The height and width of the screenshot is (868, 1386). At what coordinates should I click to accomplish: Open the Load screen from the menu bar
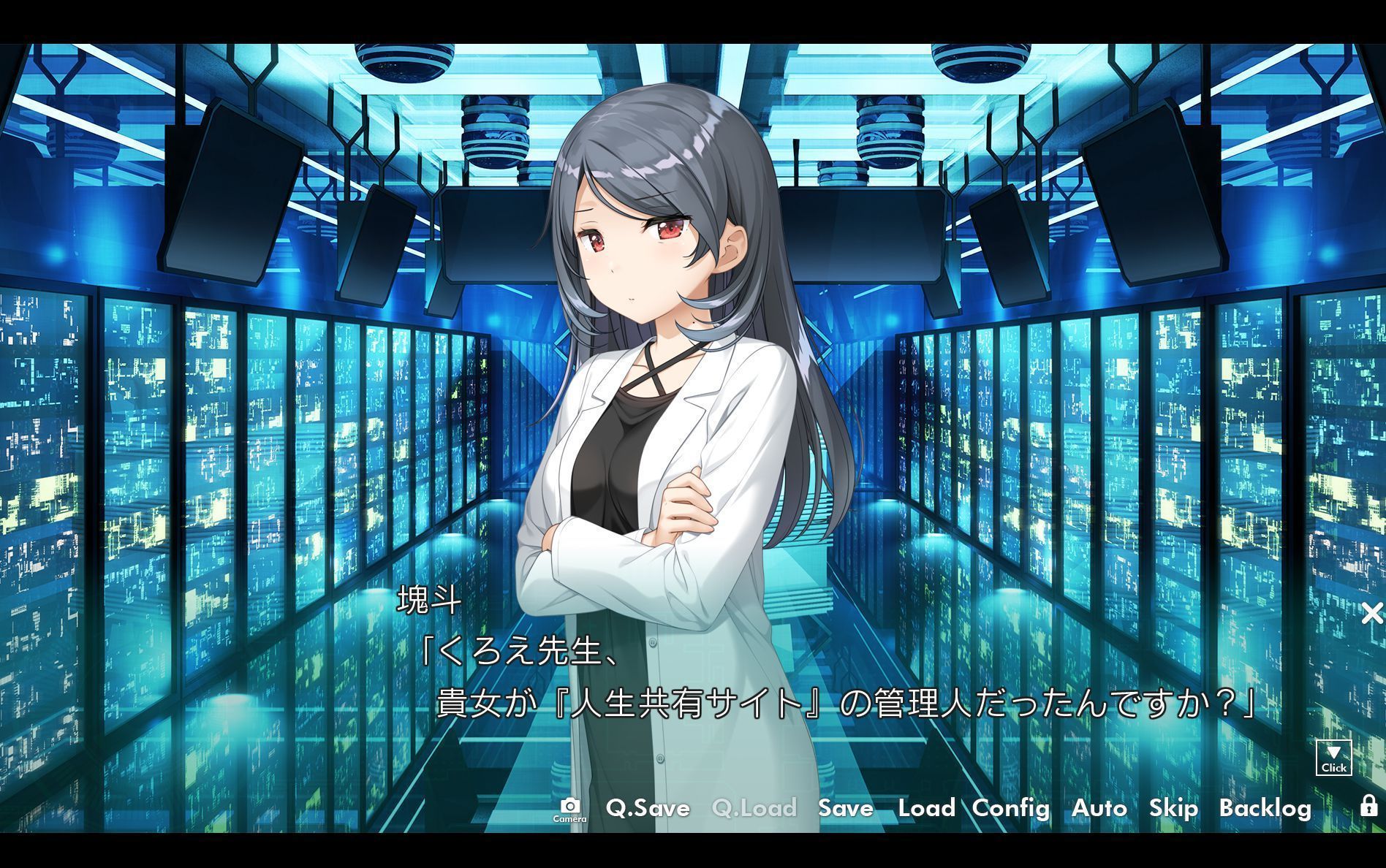925,808
